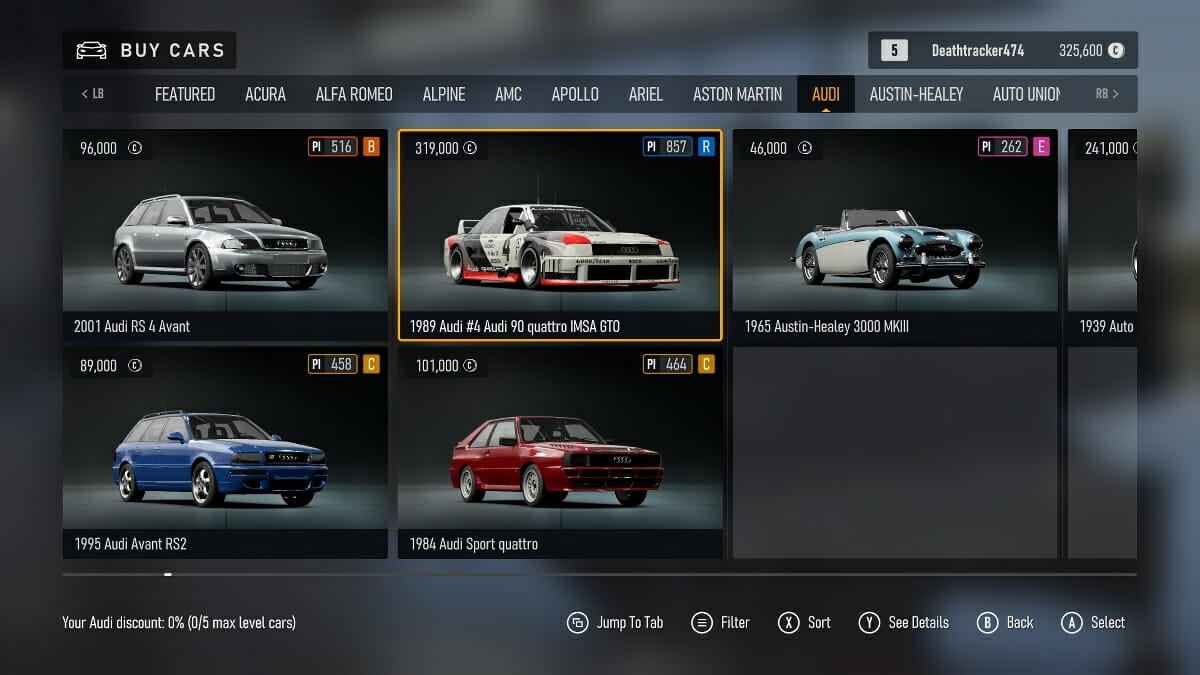Pick the 1965 Austin-Healey 3000 MKIII
This screenshot has width=1200, height=675.
point(895,235)
